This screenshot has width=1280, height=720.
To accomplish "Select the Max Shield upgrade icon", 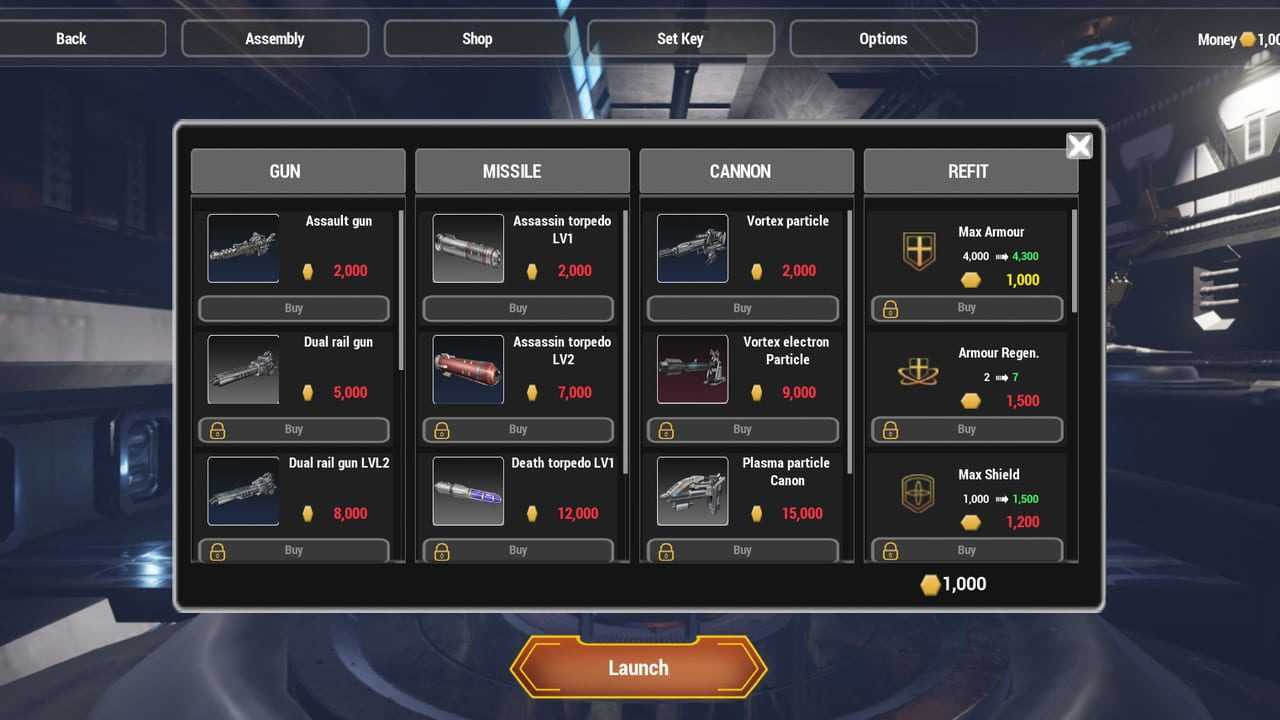I will coord(918,494).
